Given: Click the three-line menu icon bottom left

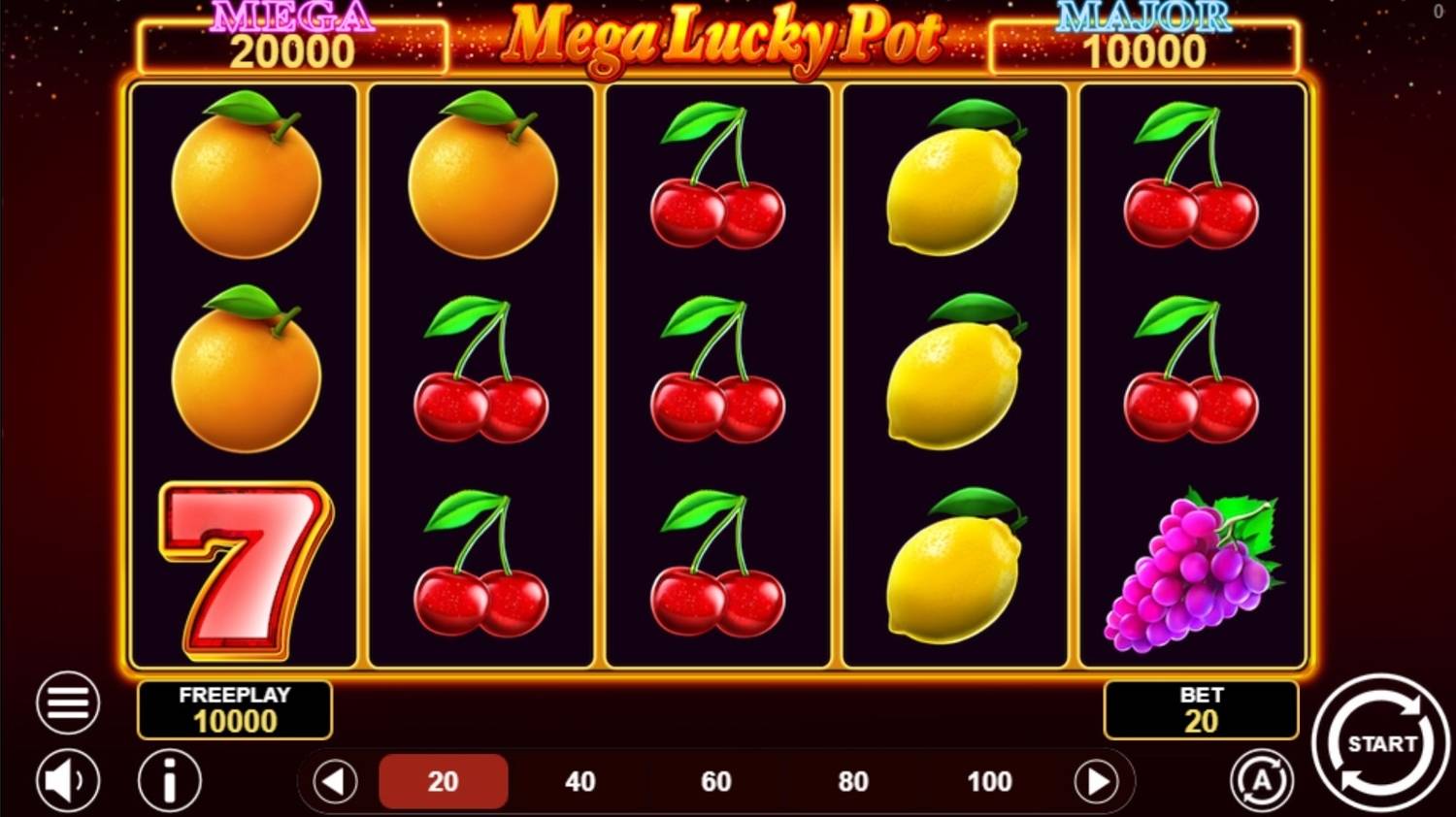Looking at the screenshot, I should [66, 702].
